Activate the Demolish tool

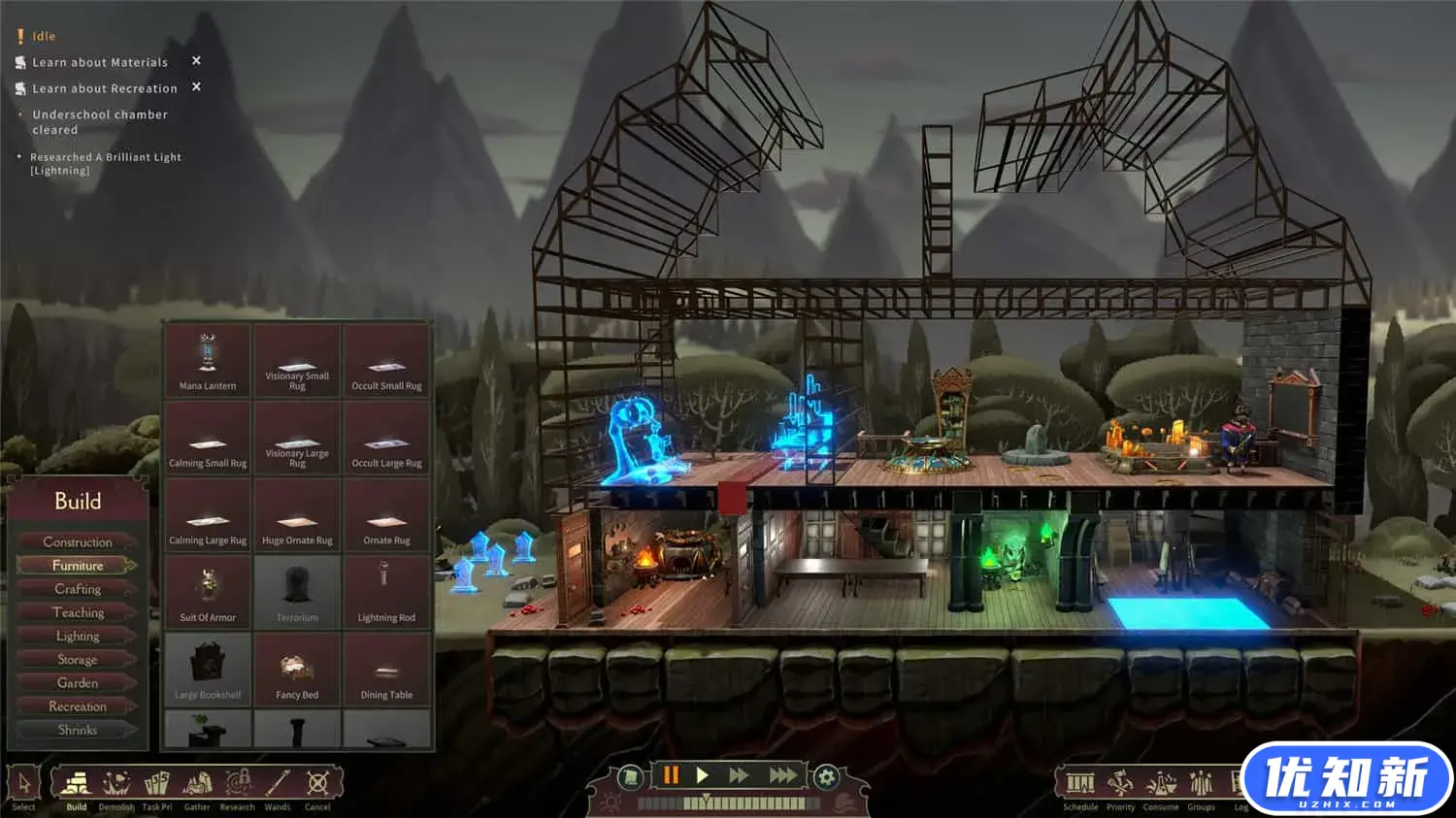(x=116, y=784)
